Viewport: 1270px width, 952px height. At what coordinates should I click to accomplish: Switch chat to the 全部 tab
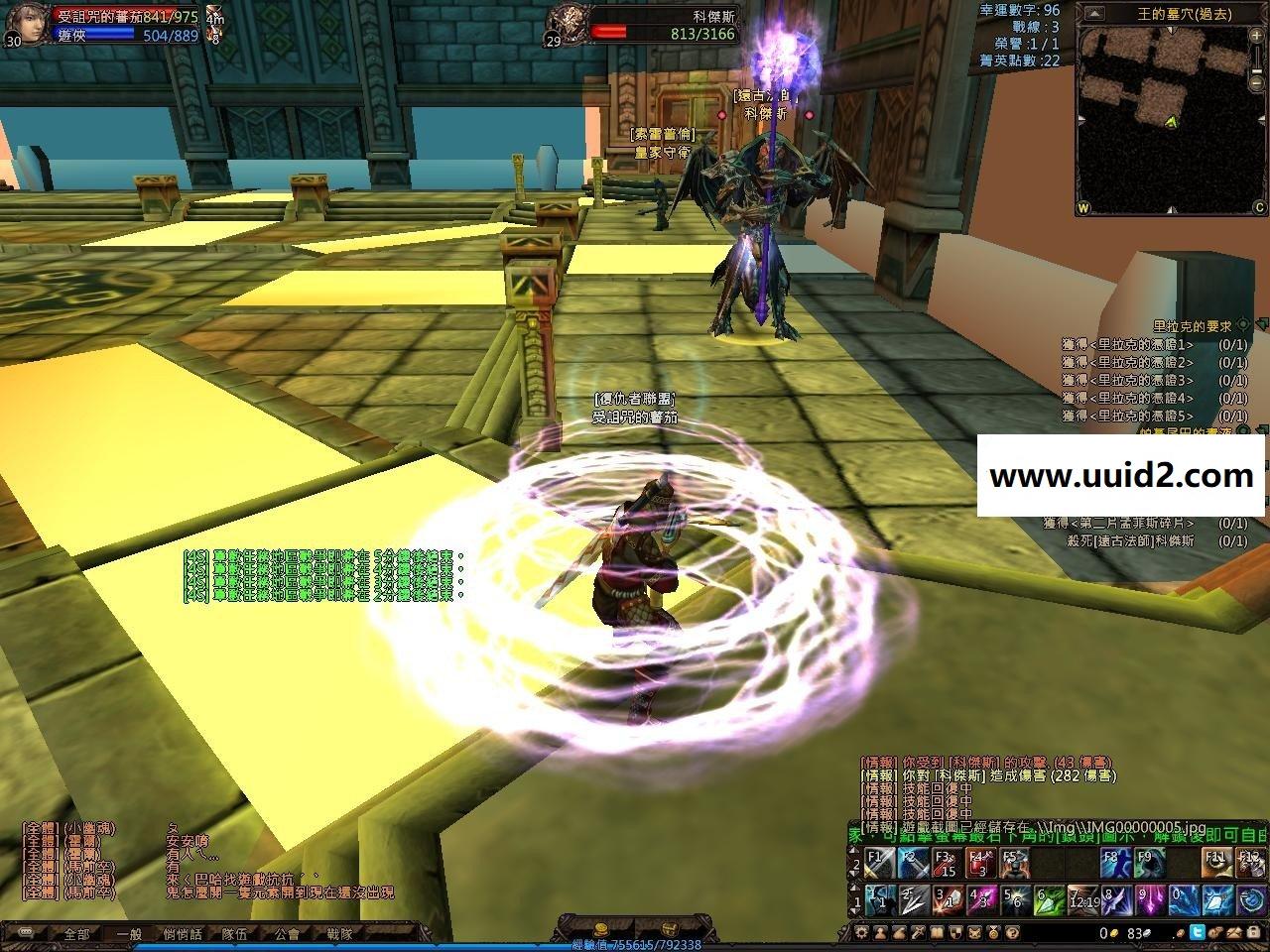[76, 933]
